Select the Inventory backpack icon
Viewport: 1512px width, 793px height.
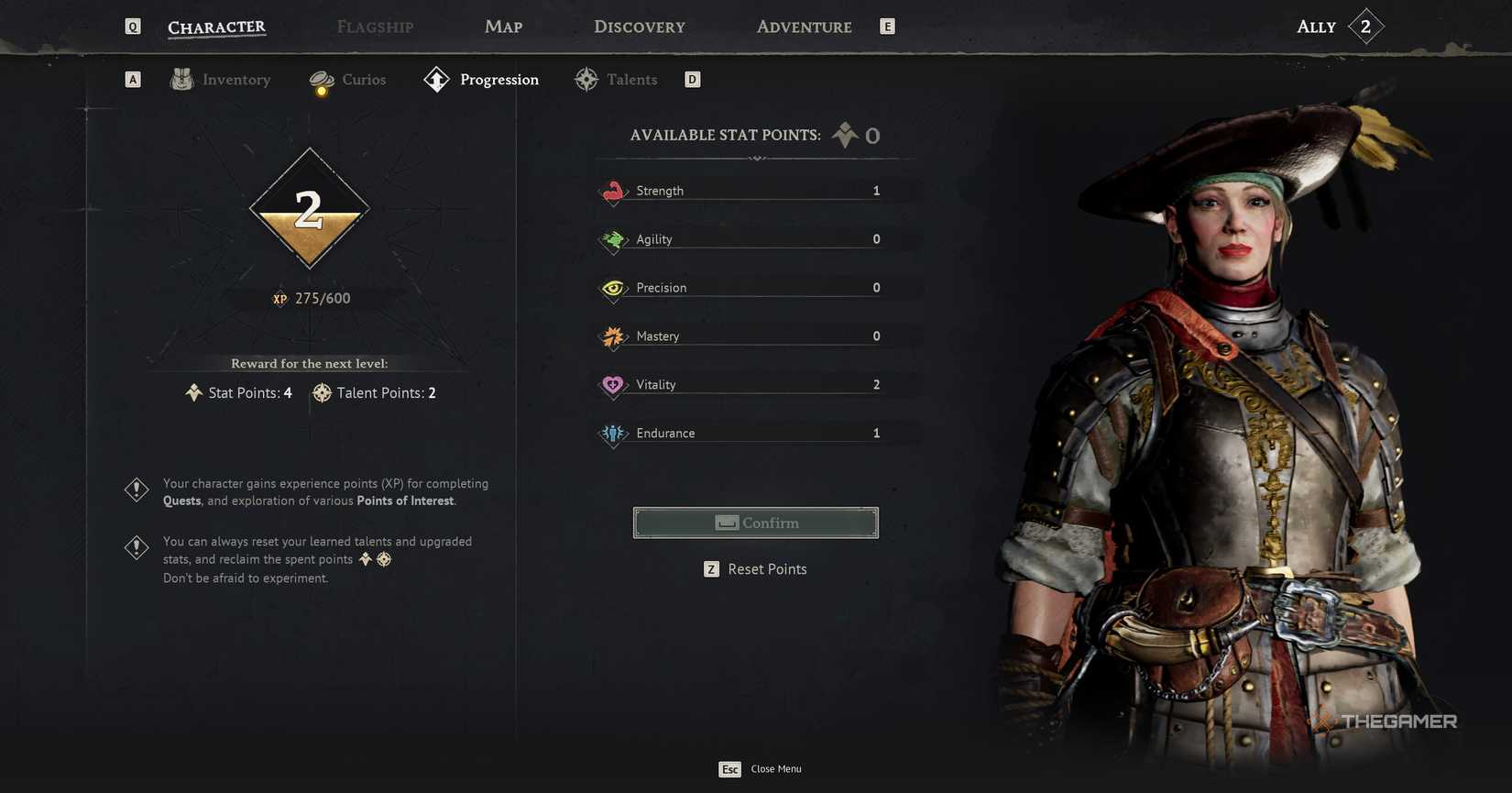point(181,80)
